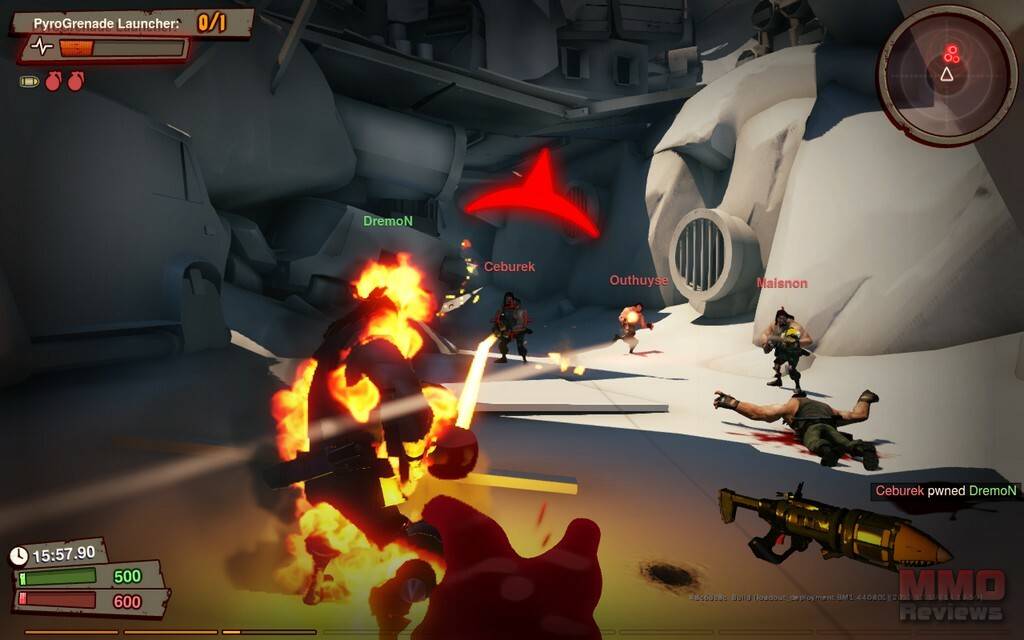This screenshot has height=640, width=1024.
Task: Click the heartbeat pulse icon
Action: click(x=41, y=47)
